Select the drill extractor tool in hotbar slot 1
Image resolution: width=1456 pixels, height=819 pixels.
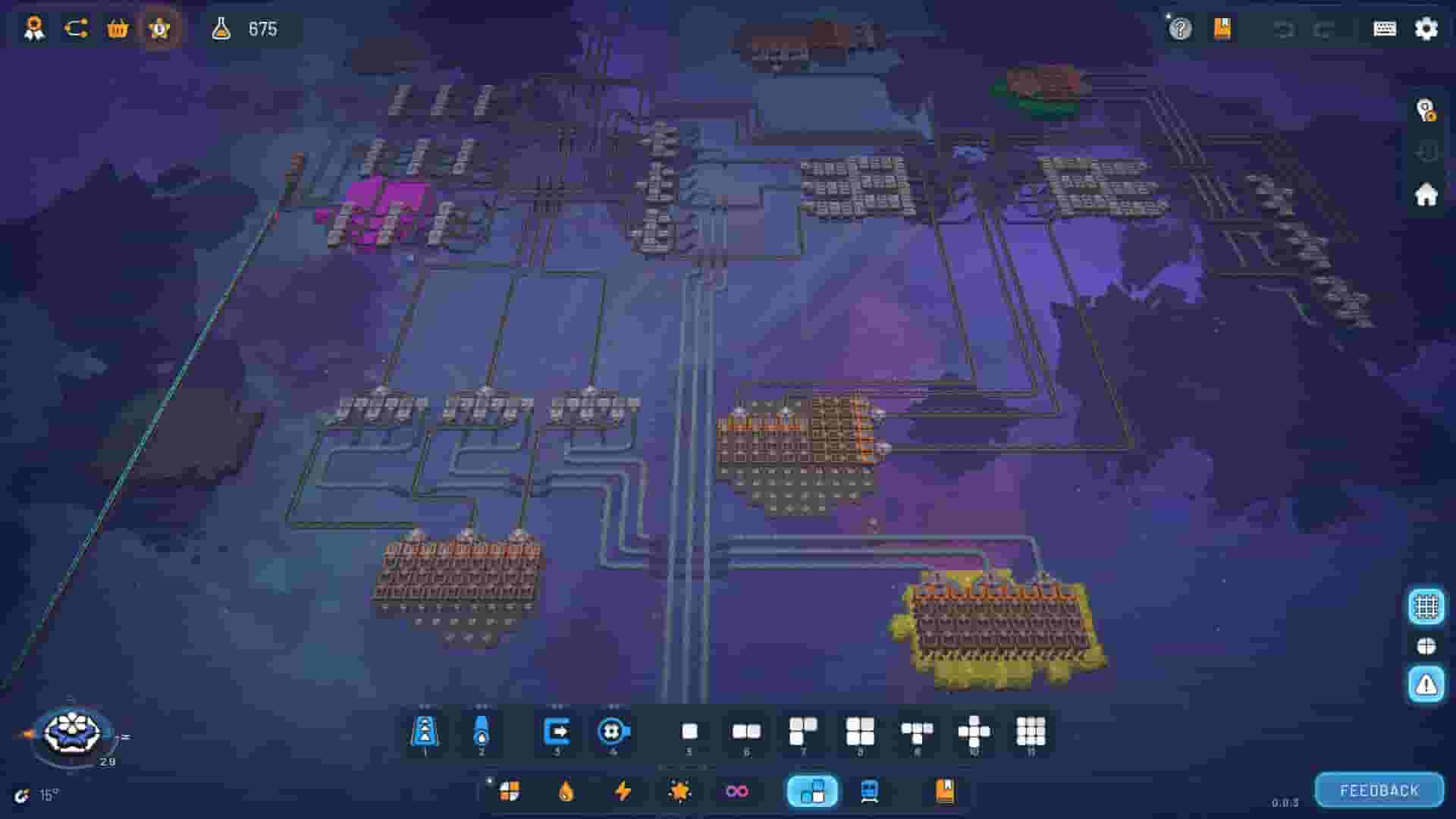click(425, 730)
